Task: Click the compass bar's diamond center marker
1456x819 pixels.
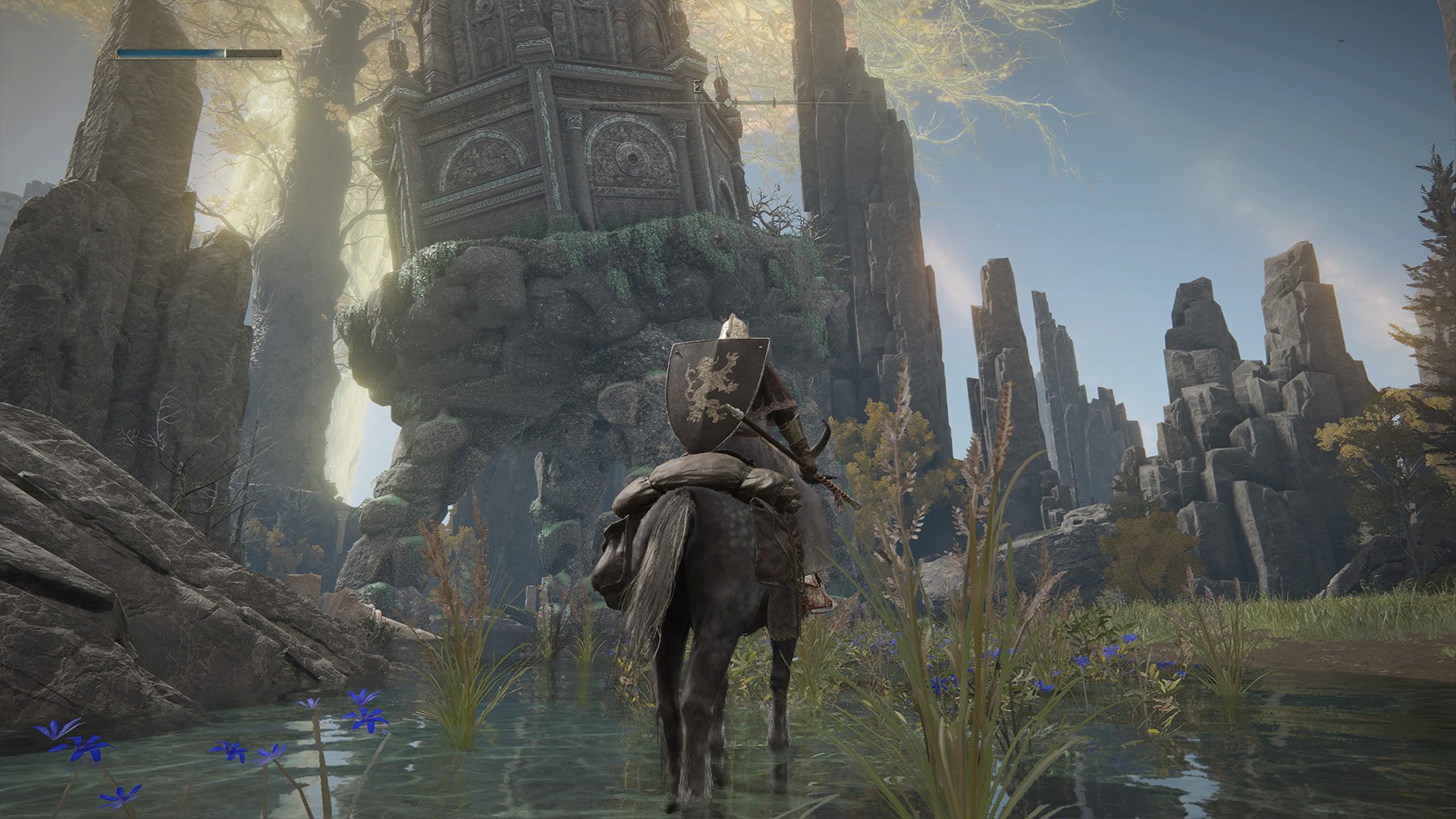Action: coord(727,102)
